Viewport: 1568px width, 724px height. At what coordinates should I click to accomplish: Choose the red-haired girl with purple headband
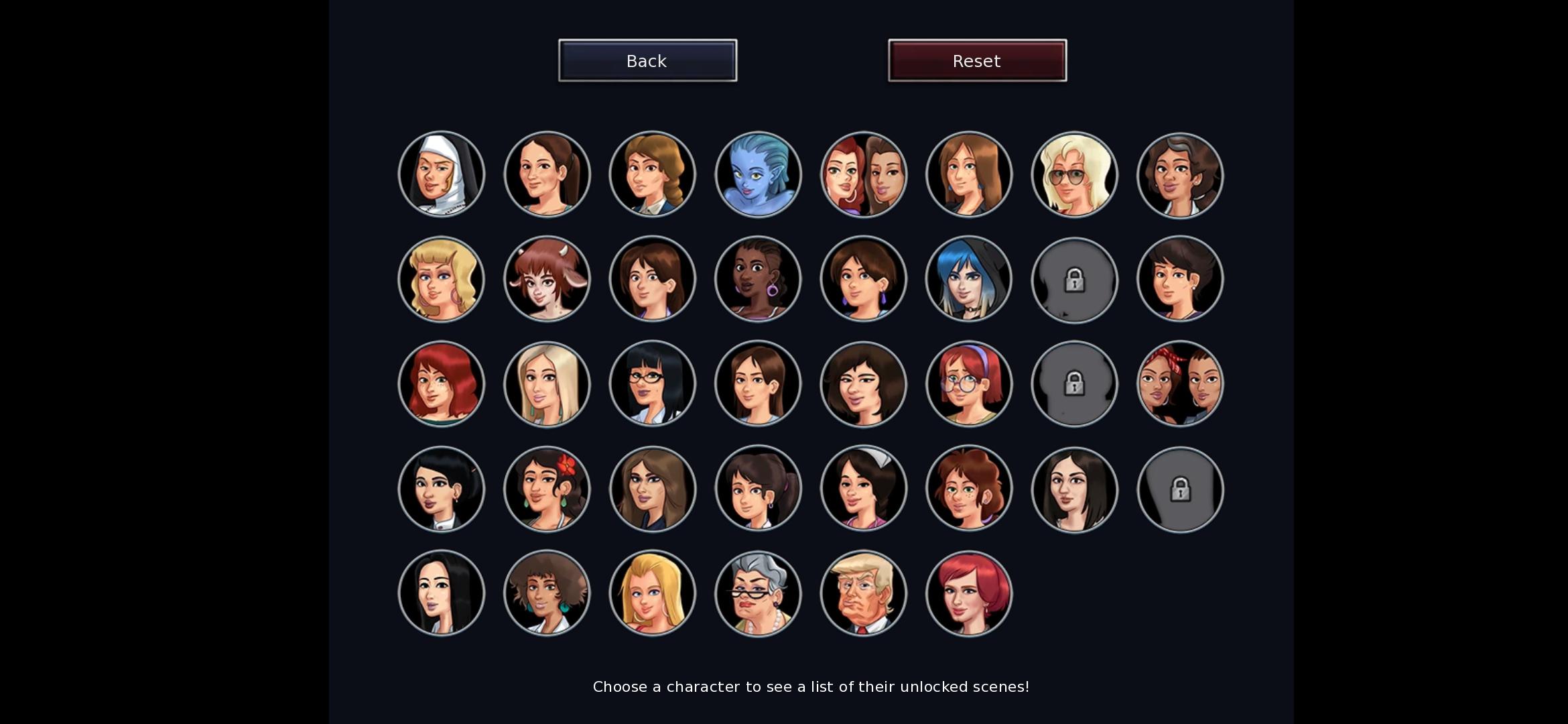[x=969, y=384]
